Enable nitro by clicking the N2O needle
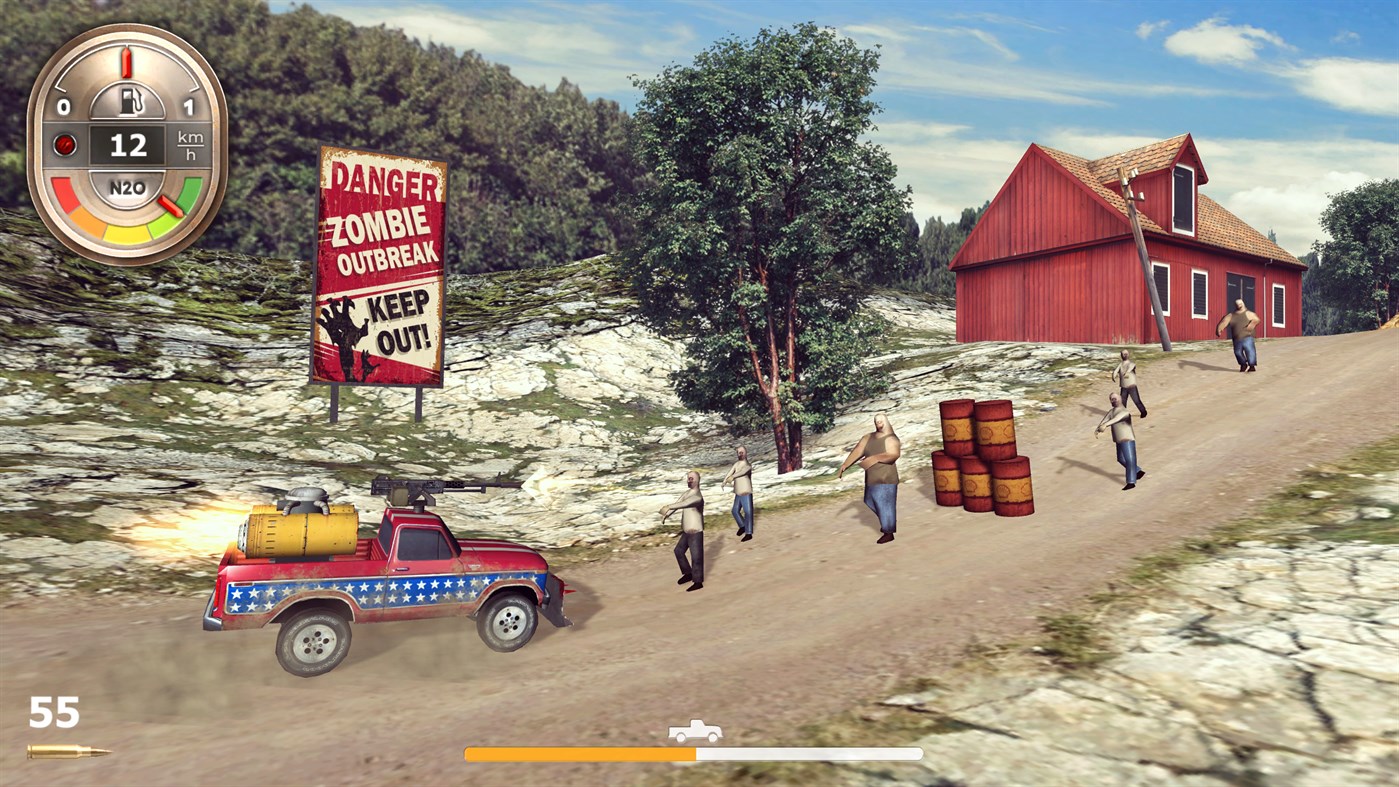 pyautogui.click(x=169, y=206)
